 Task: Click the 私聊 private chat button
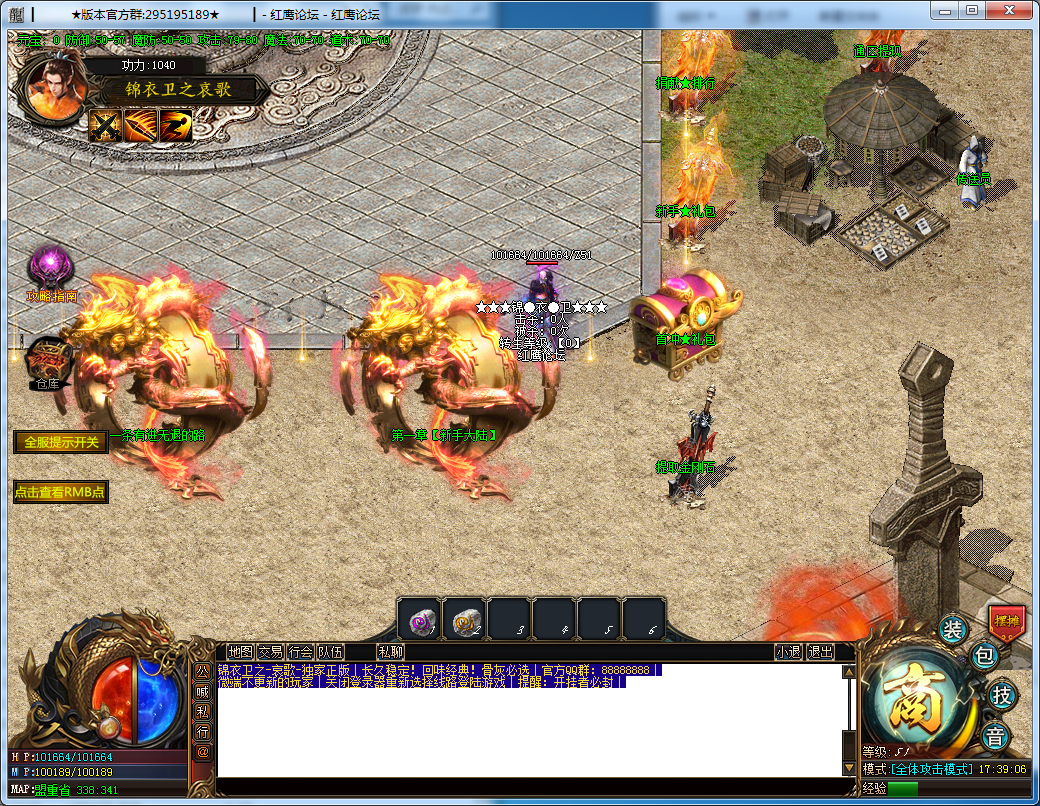[x=390, y=652]
